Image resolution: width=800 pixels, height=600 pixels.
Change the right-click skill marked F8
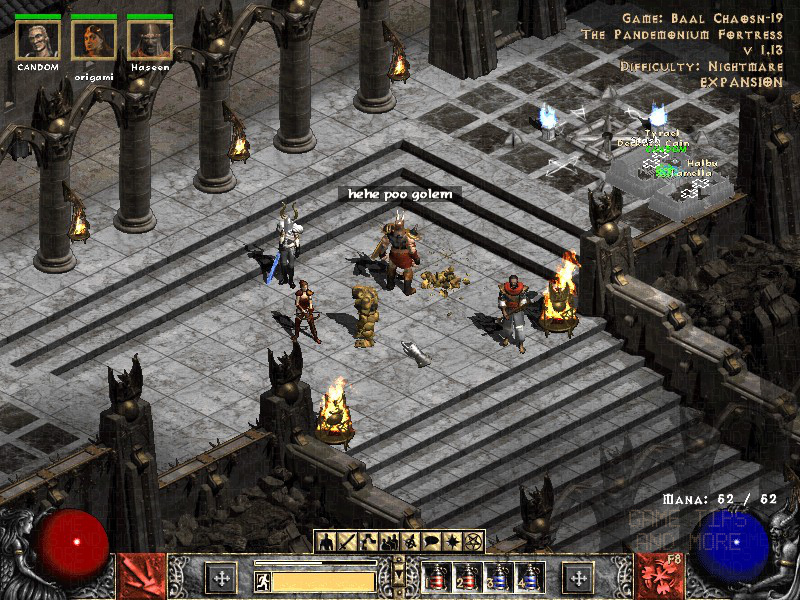point(661,577)
